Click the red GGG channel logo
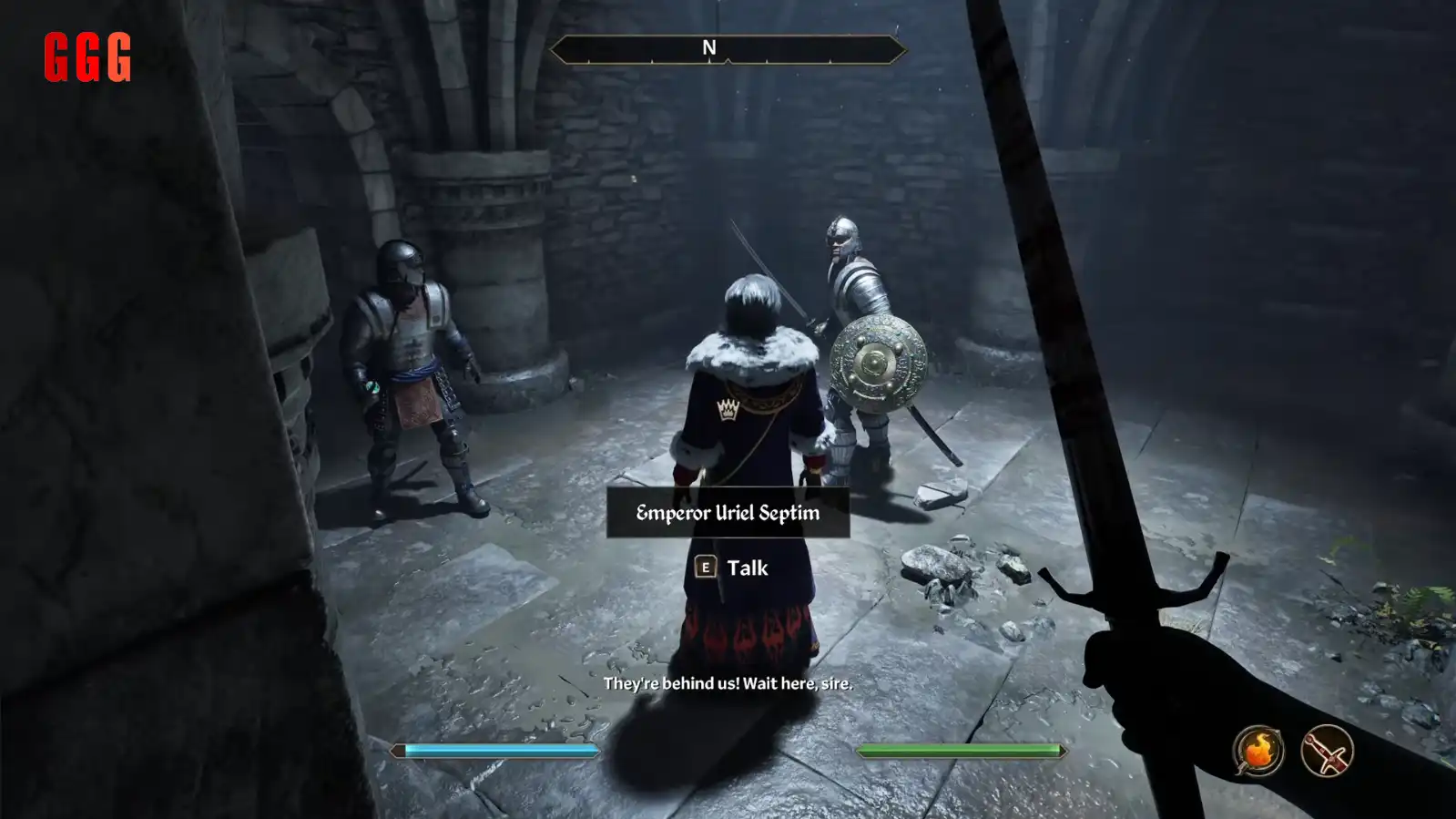The height and width of the screenshot is (819, 1456). pos(87,57)
